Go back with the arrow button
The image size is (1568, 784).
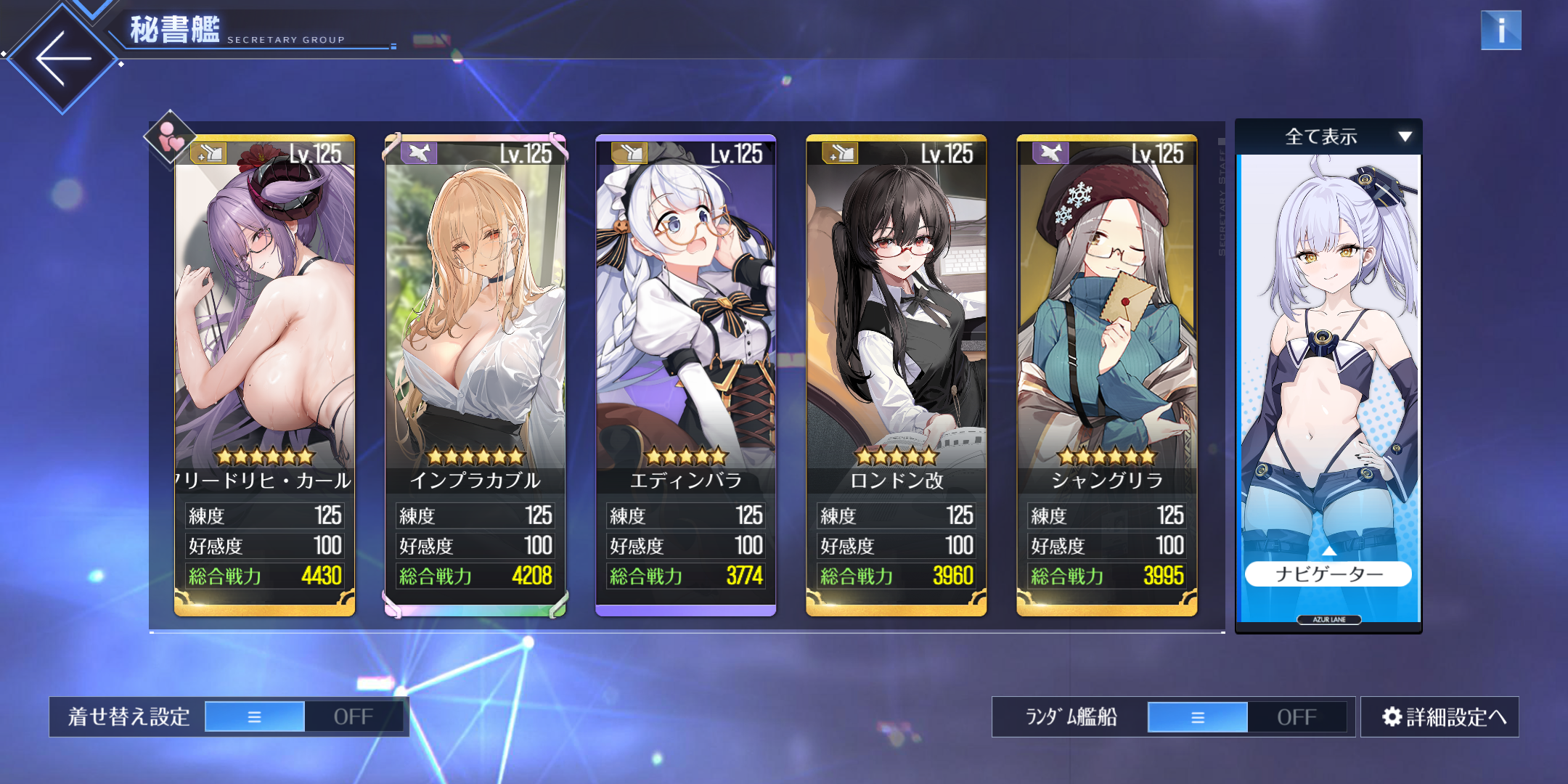[62, 58]
